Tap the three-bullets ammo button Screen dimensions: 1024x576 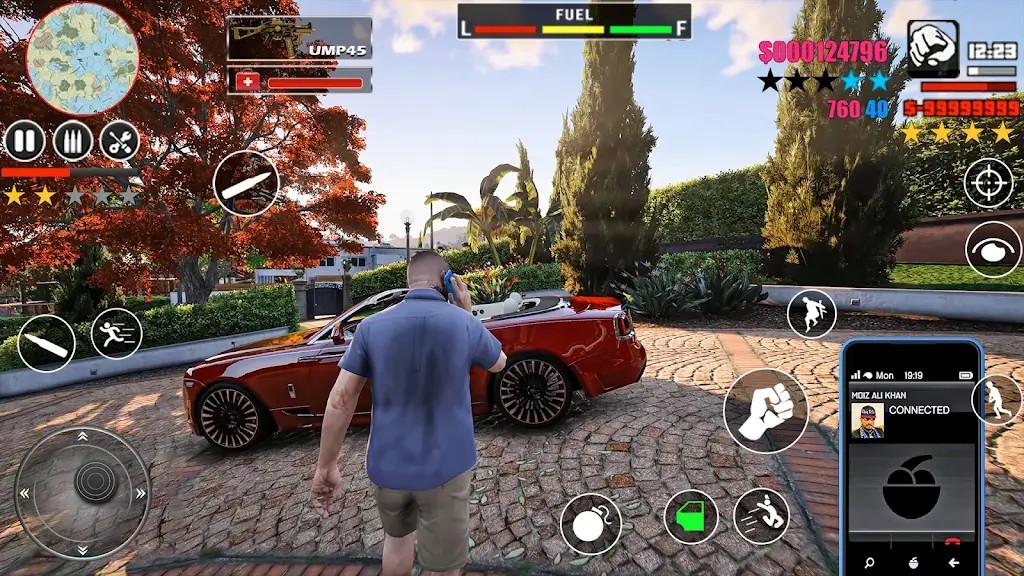point(72,141)
